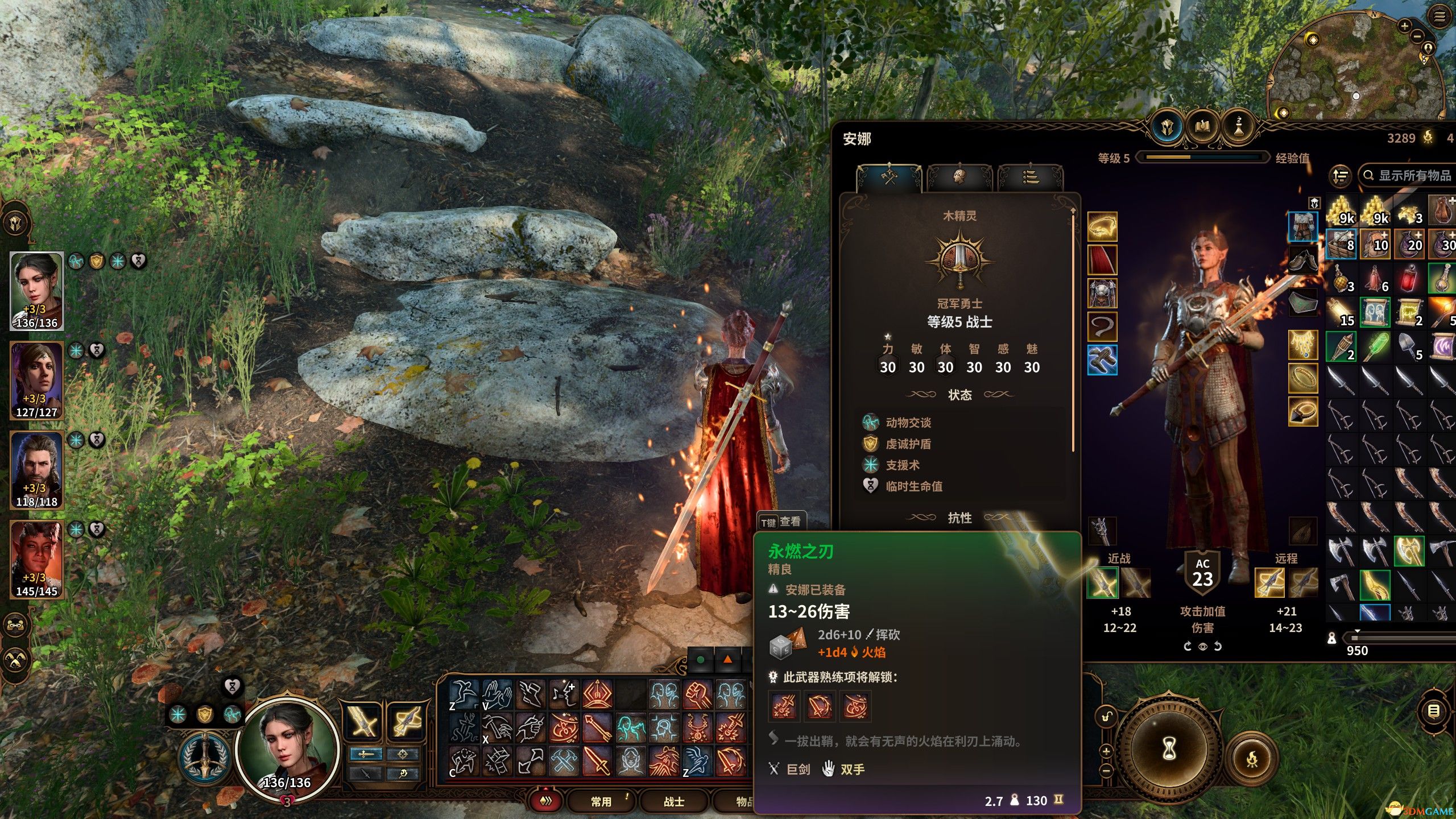
Task: Switch to the 战士 hotbar tab
Action: pos(674,801)
